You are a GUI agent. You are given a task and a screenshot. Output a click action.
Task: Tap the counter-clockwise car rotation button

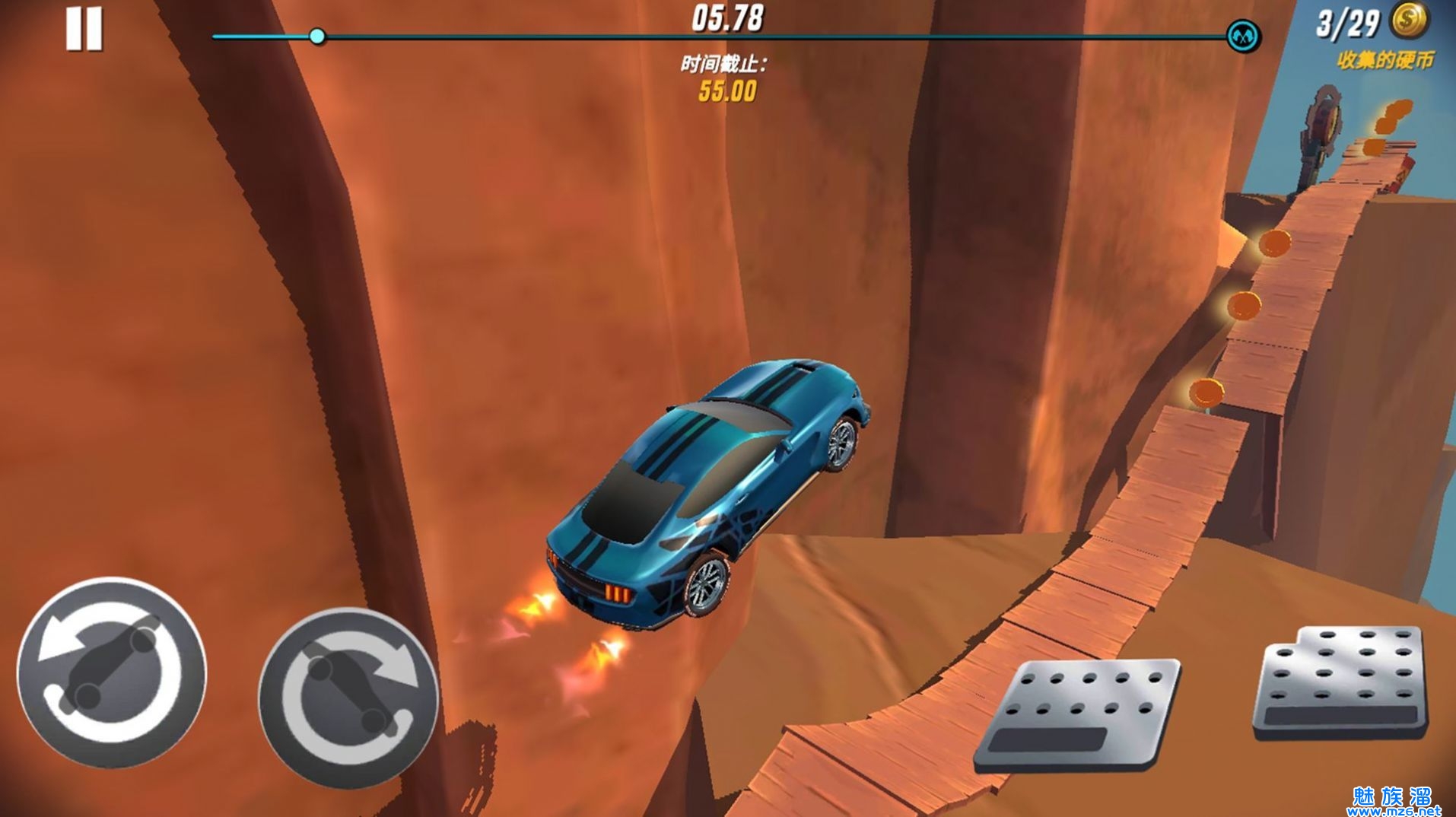[112, 672]
